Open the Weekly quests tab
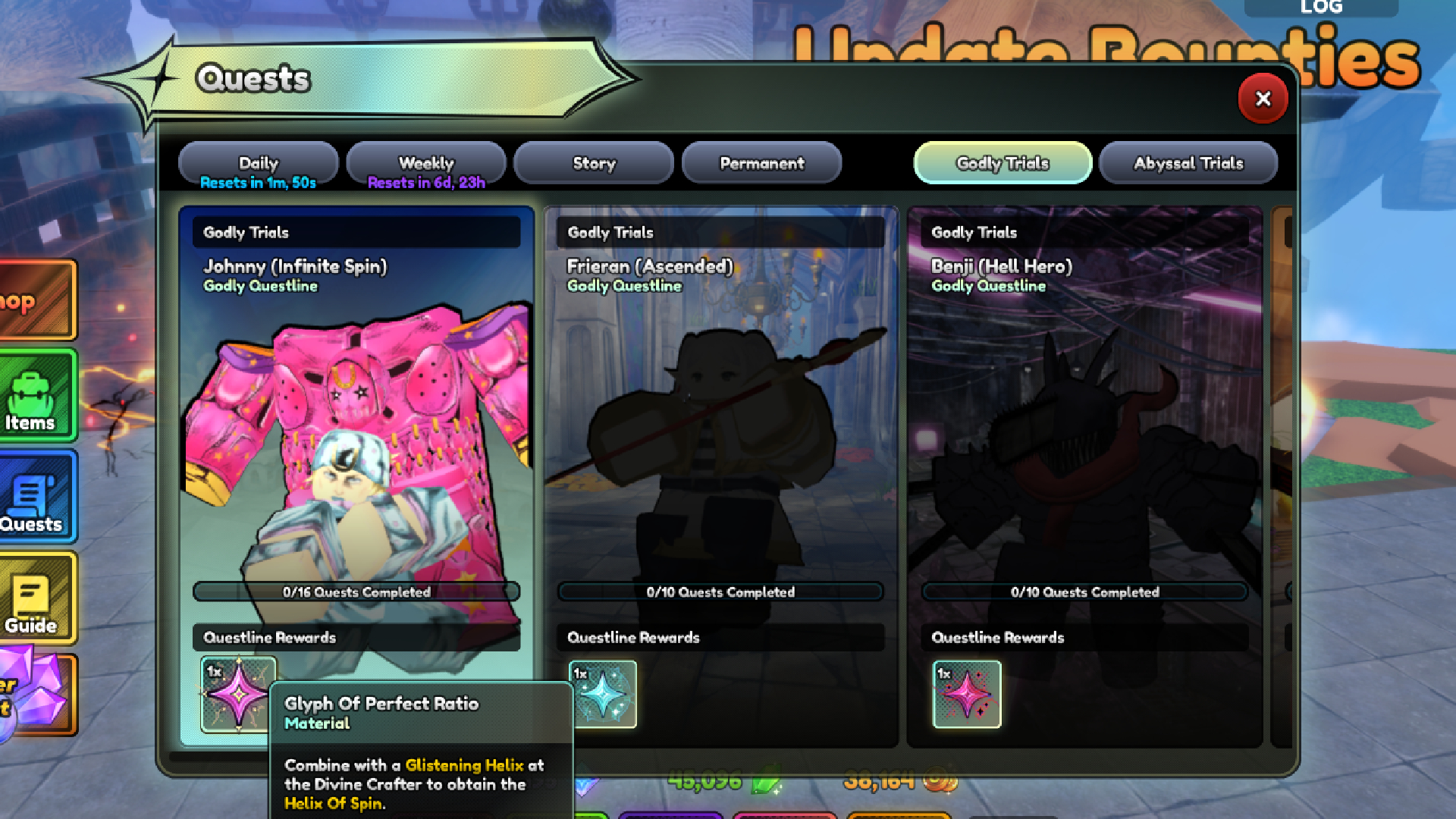 426,163
